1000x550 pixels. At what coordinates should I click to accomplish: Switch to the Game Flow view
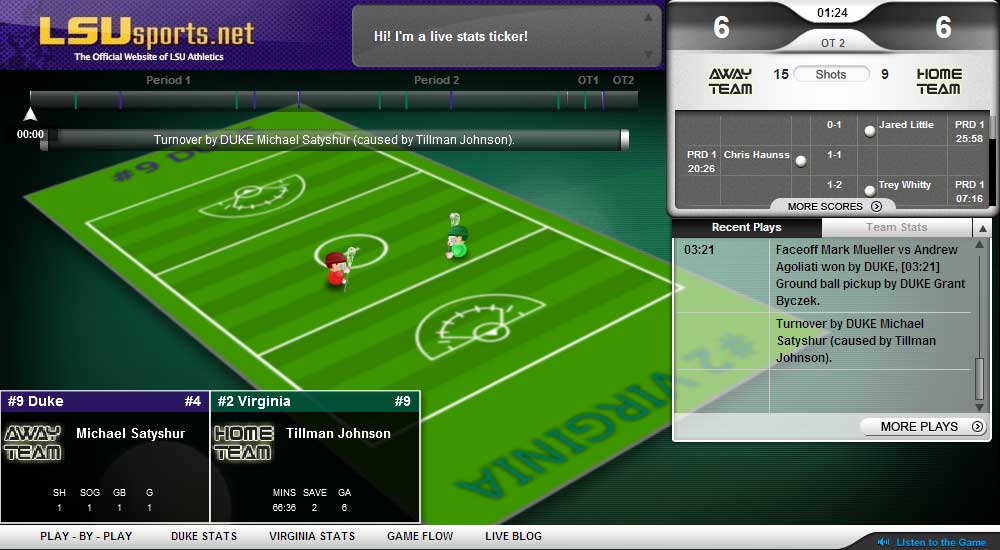click(x=420, y=536)
